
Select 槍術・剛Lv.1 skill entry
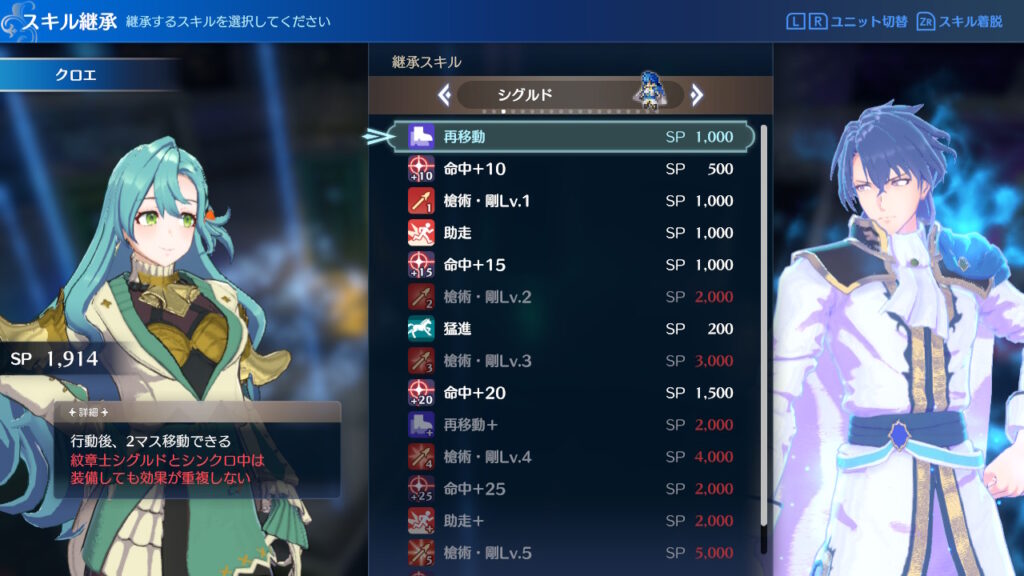click(x=570, y=201)
